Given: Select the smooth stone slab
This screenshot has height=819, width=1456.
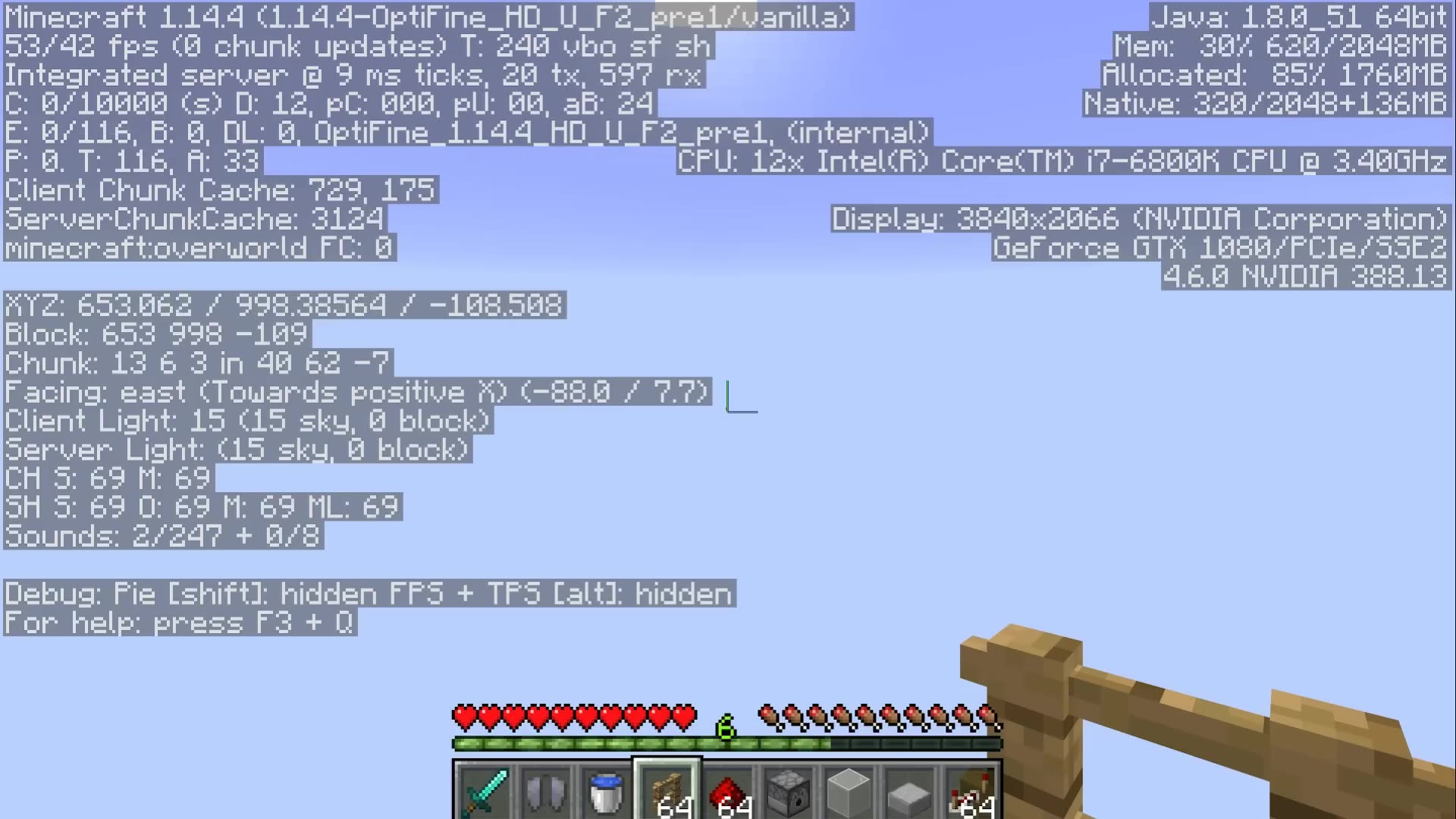Looking at the screenshot, I should (909, 792).
